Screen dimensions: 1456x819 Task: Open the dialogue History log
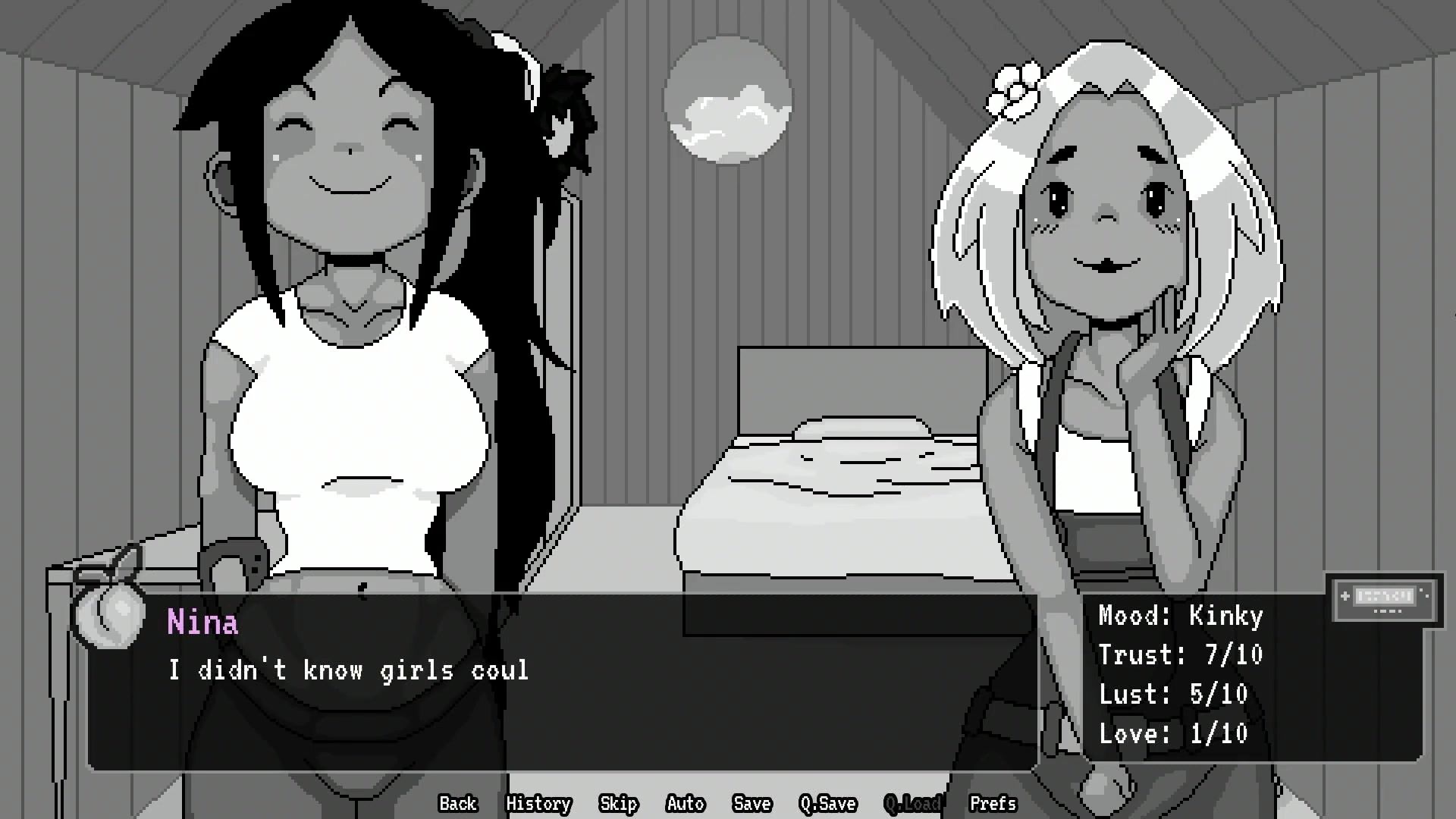(x=538, y=803)
